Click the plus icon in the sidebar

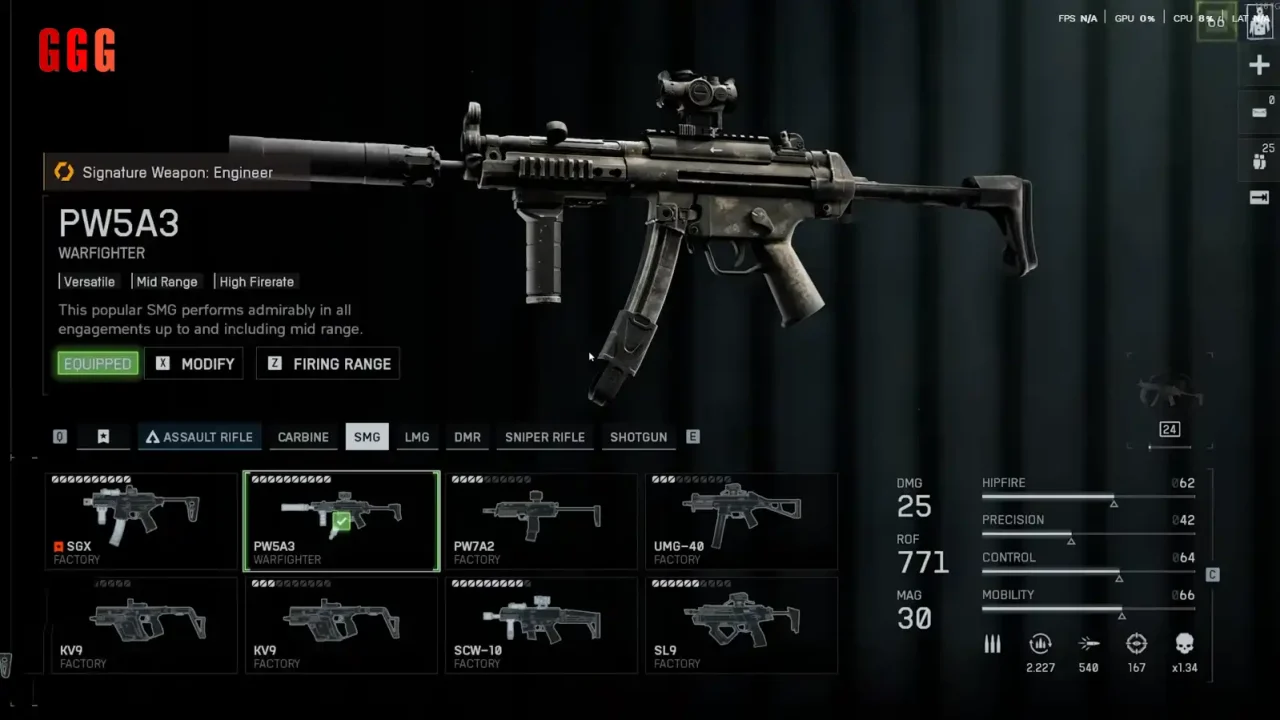[x=1259, y=66]
